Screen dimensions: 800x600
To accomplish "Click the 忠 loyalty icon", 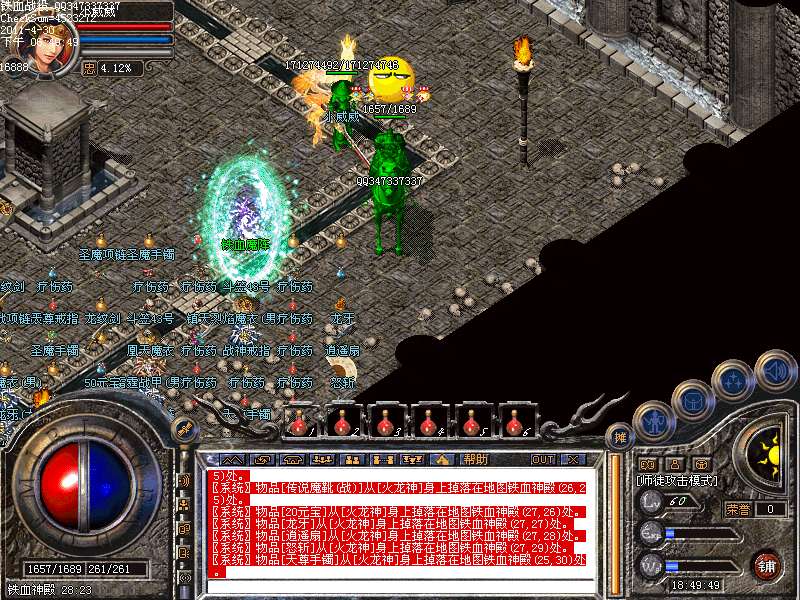I will 89,68.
